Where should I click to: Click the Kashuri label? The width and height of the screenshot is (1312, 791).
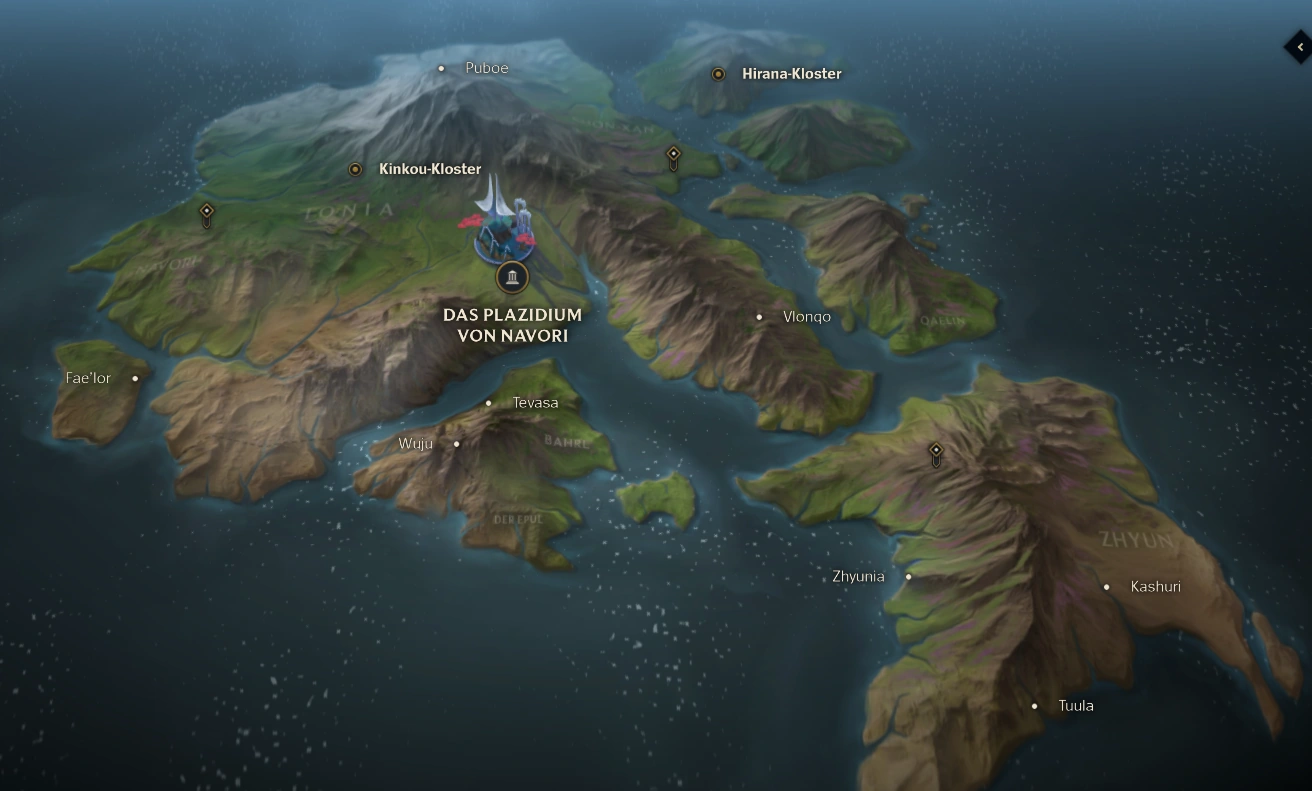click(1156, 586)
